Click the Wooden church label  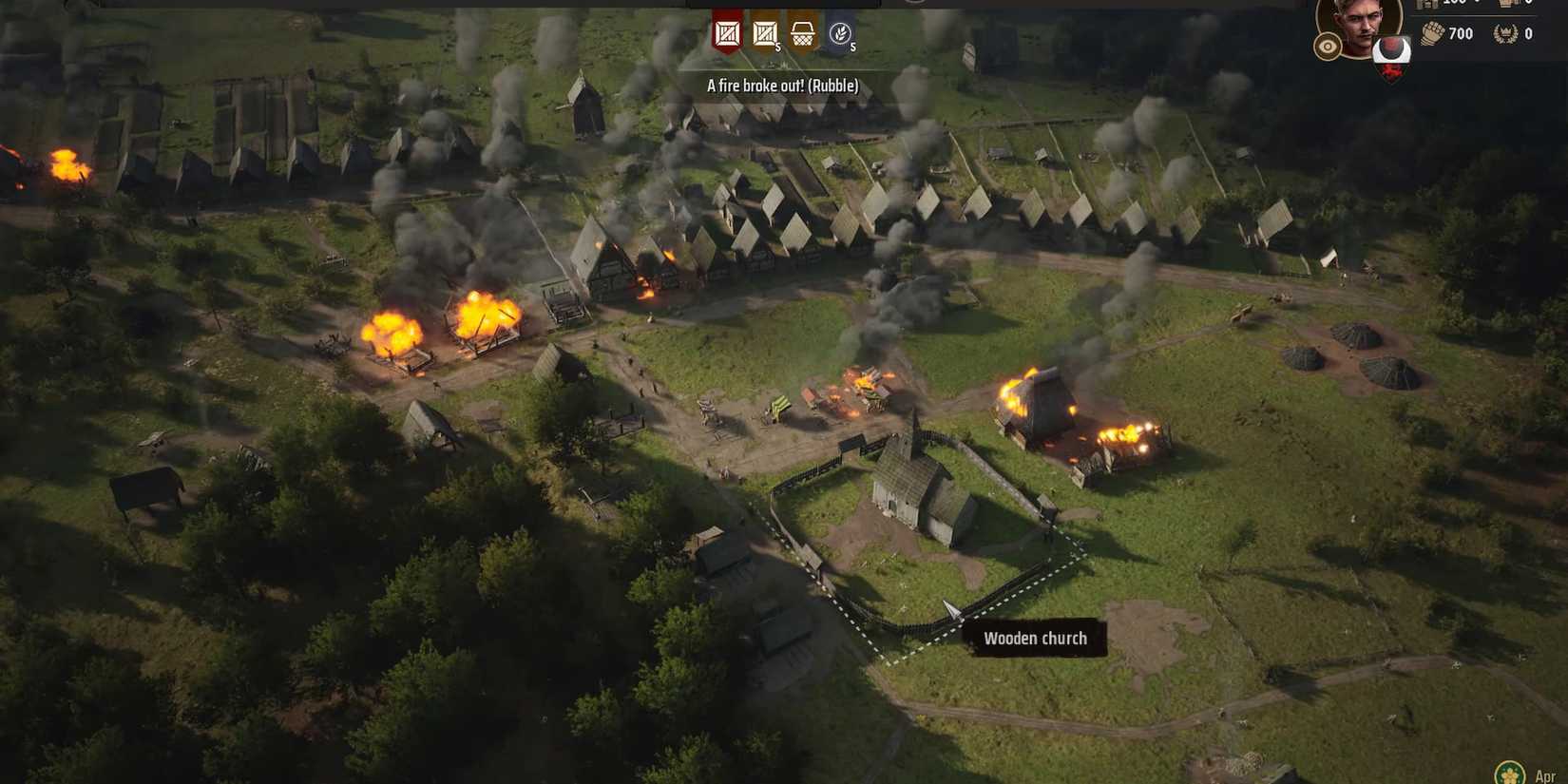coord(1035,638)
